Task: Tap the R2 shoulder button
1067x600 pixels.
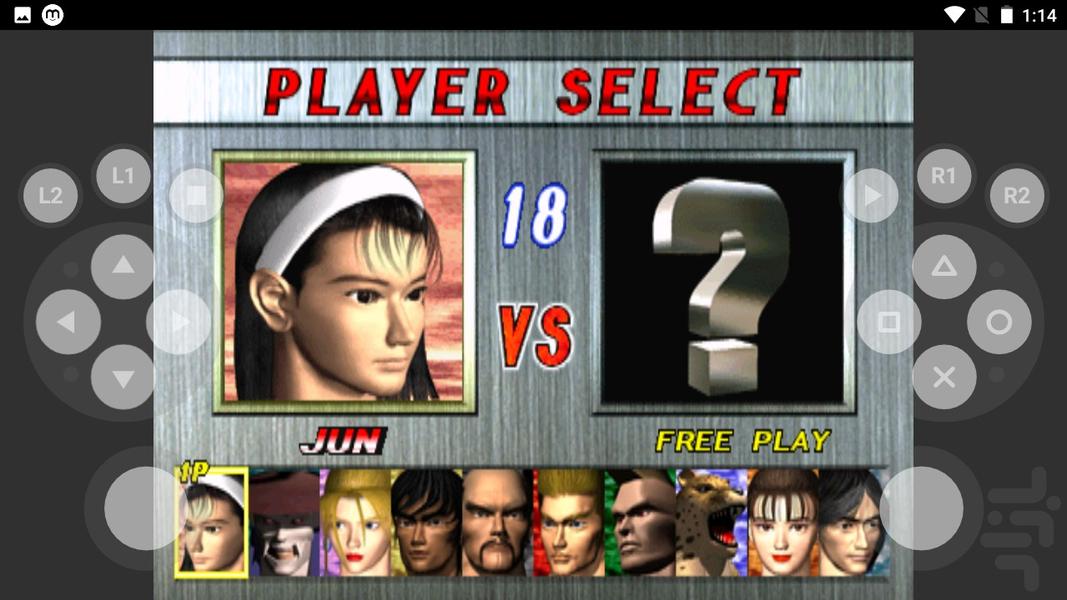Action: coord(1016,196)
